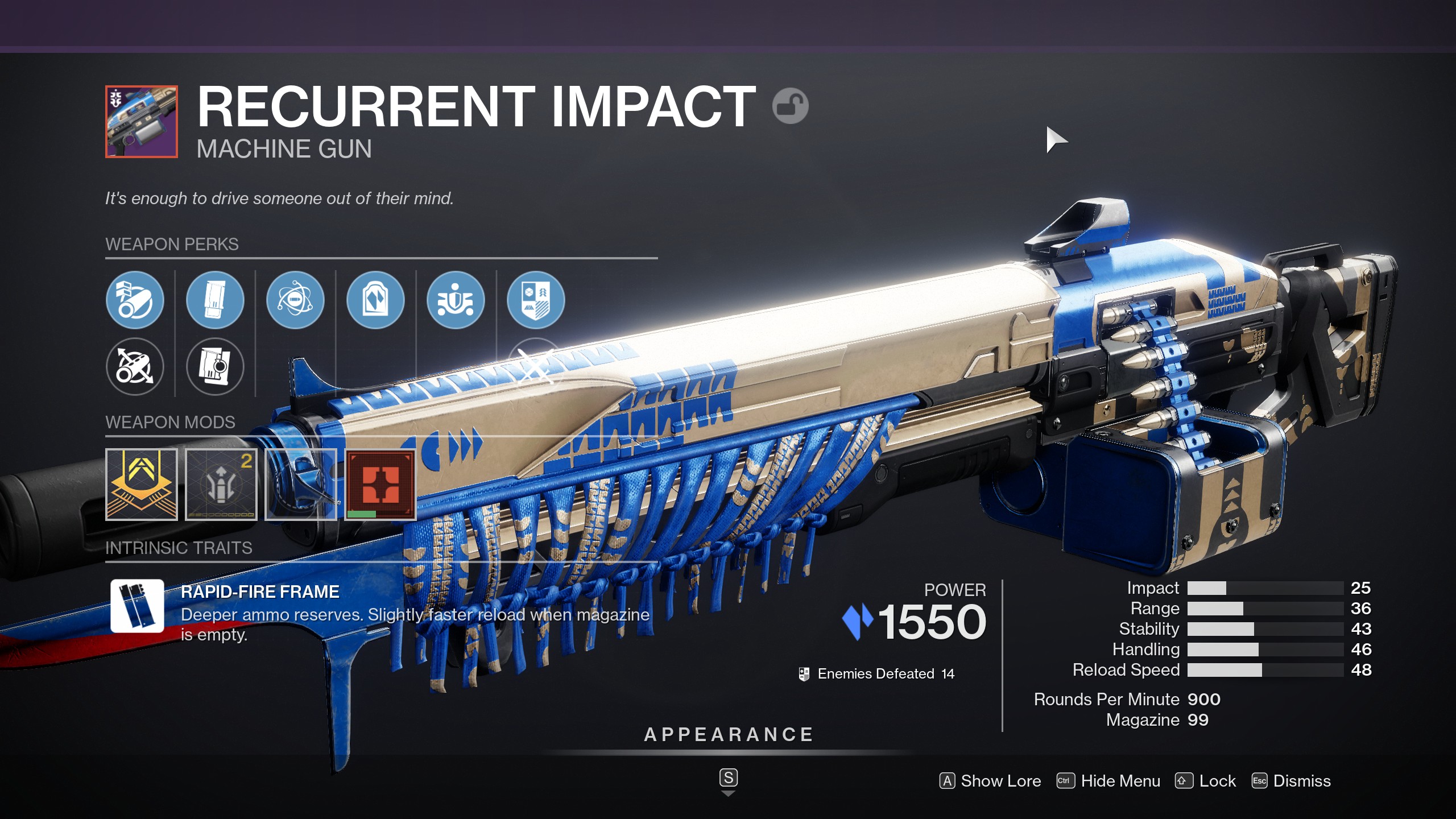
Task: Toggle the lock icon beside the weapon name
Action: point(790,106)
